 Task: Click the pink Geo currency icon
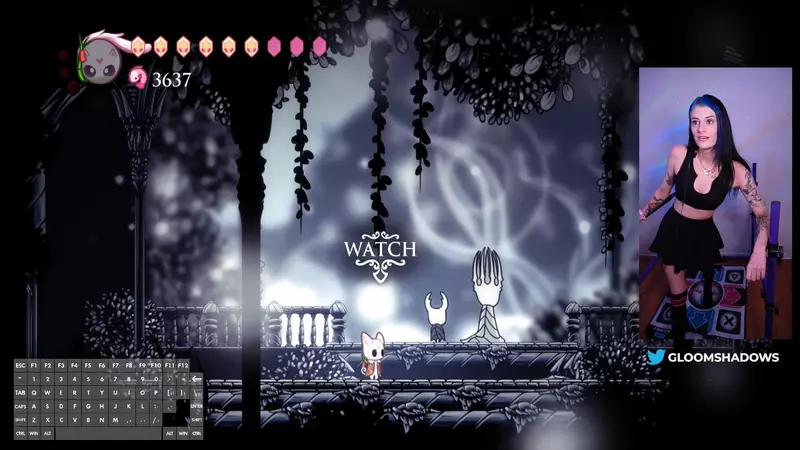click(x=138, y=78)
